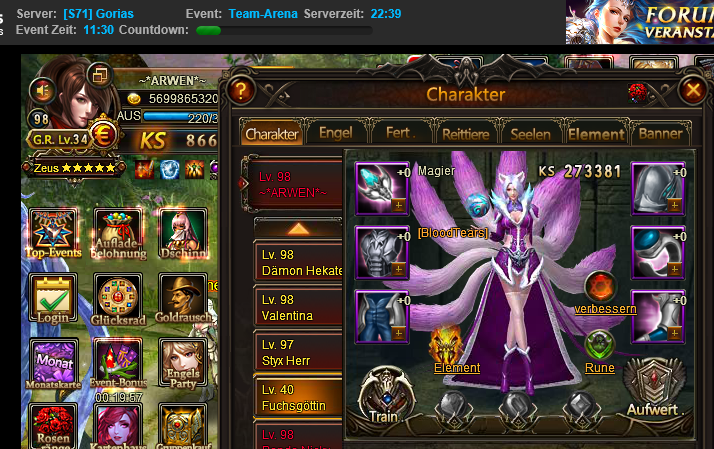This screenshot has width=714, height=449.
Task: Activate the Aufwert button
Action: coord(652,392)
